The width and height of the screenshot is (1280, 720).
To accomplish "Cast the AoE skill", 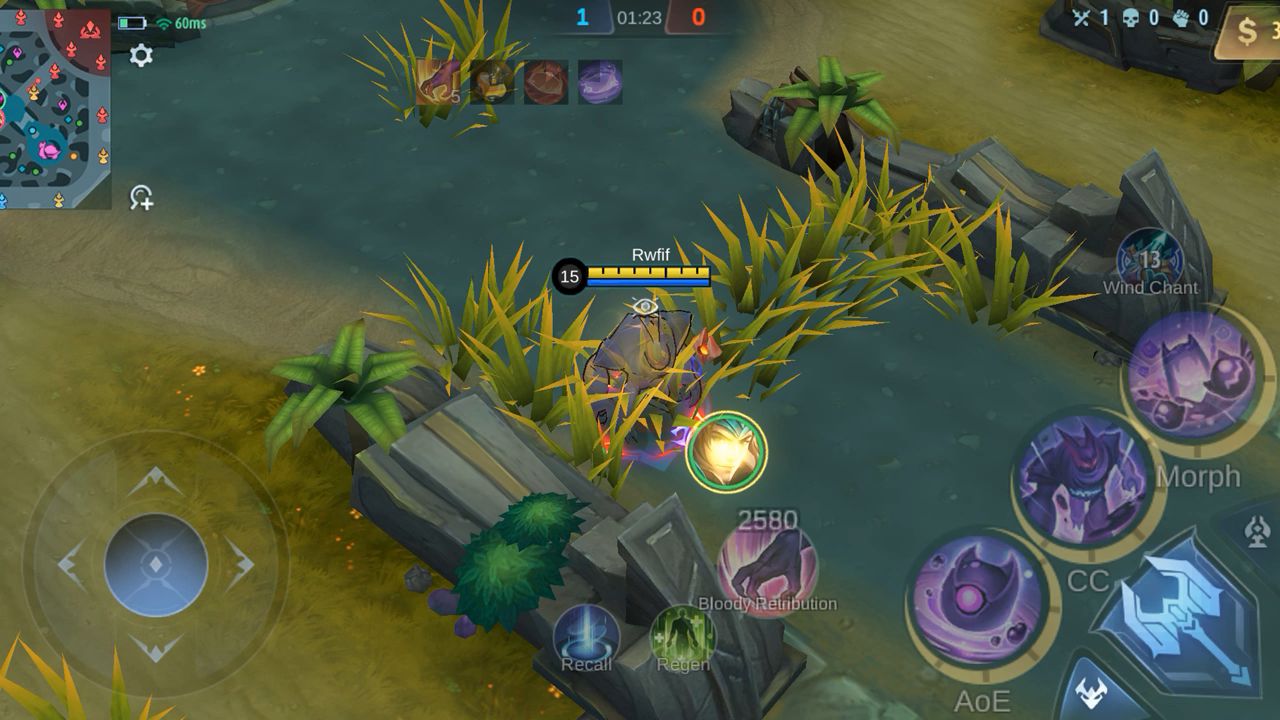I will click(x=977, y=601).
